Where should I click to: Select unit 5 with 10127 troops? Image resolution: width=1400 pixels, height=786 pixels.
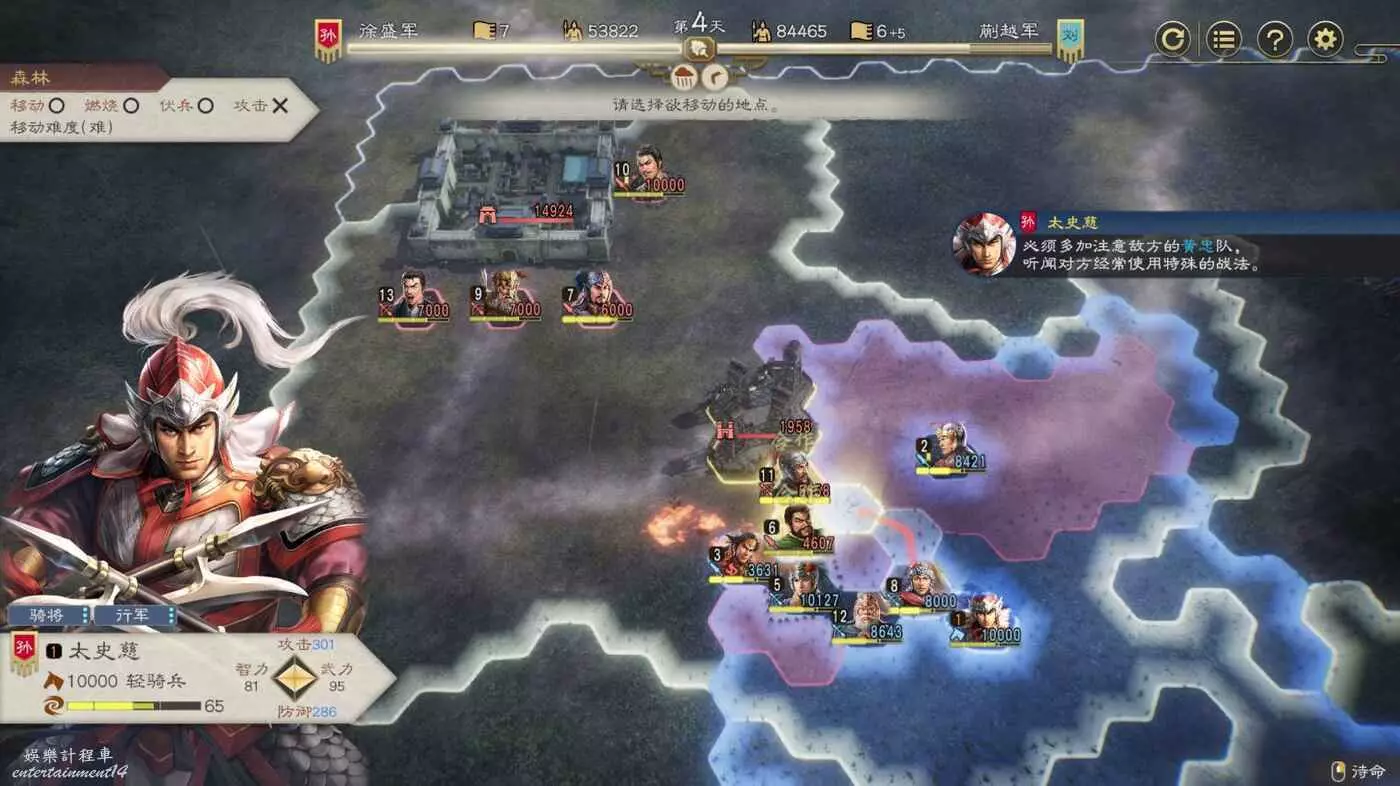(x=806, y=585)
